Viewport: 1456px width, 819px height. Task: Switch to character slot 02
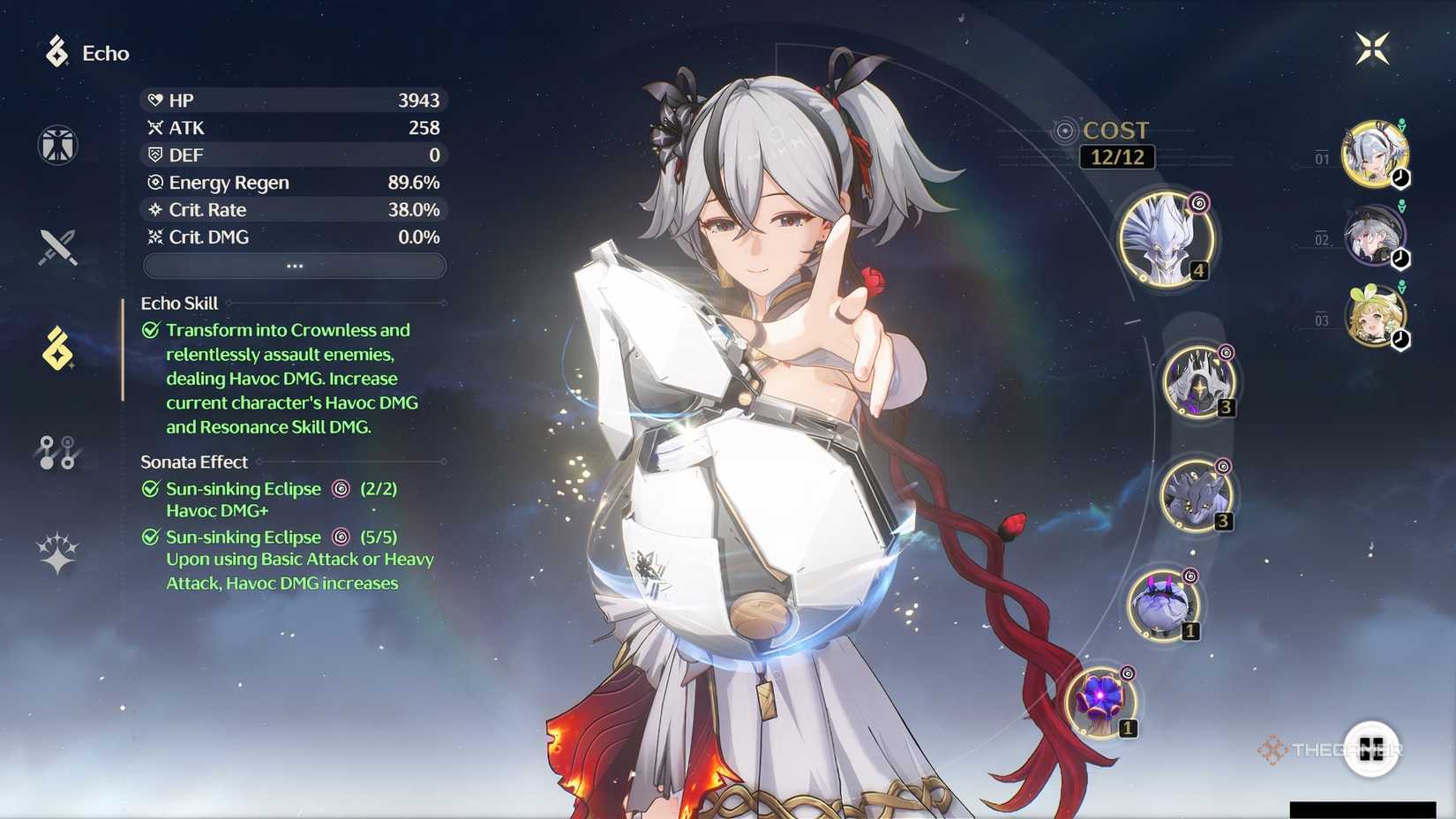coord(1375,235)
